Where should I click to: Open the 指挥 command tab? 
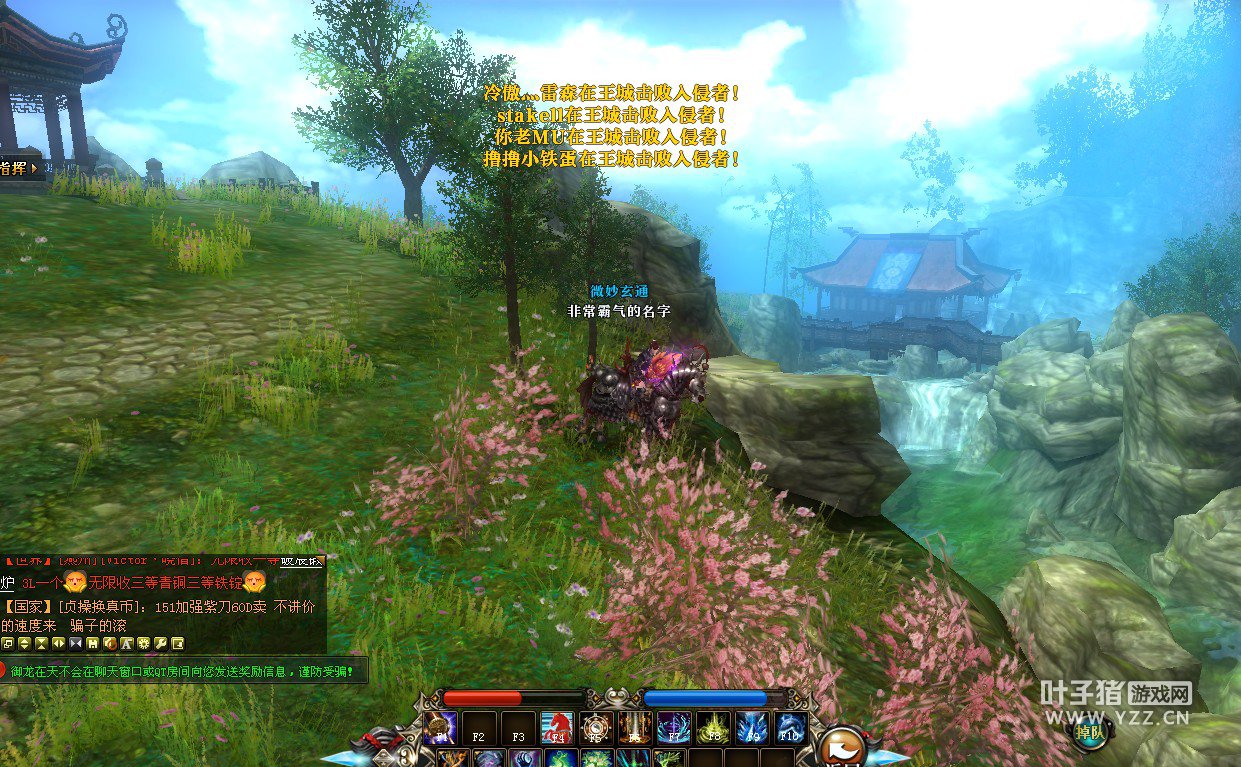18,168
